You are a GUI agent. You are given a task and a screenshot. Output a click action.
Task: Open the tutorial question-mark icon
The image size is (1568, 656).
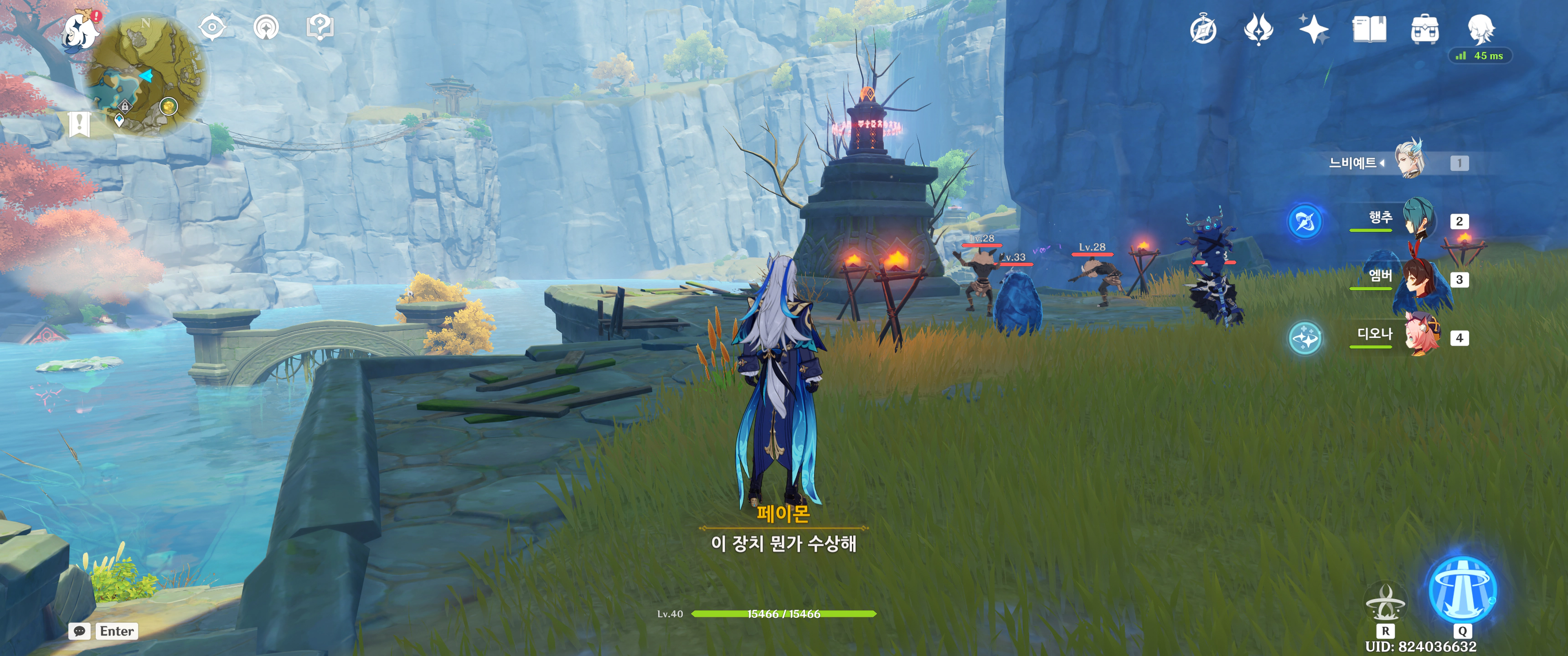pyautogui.click(x=320, y=27)
